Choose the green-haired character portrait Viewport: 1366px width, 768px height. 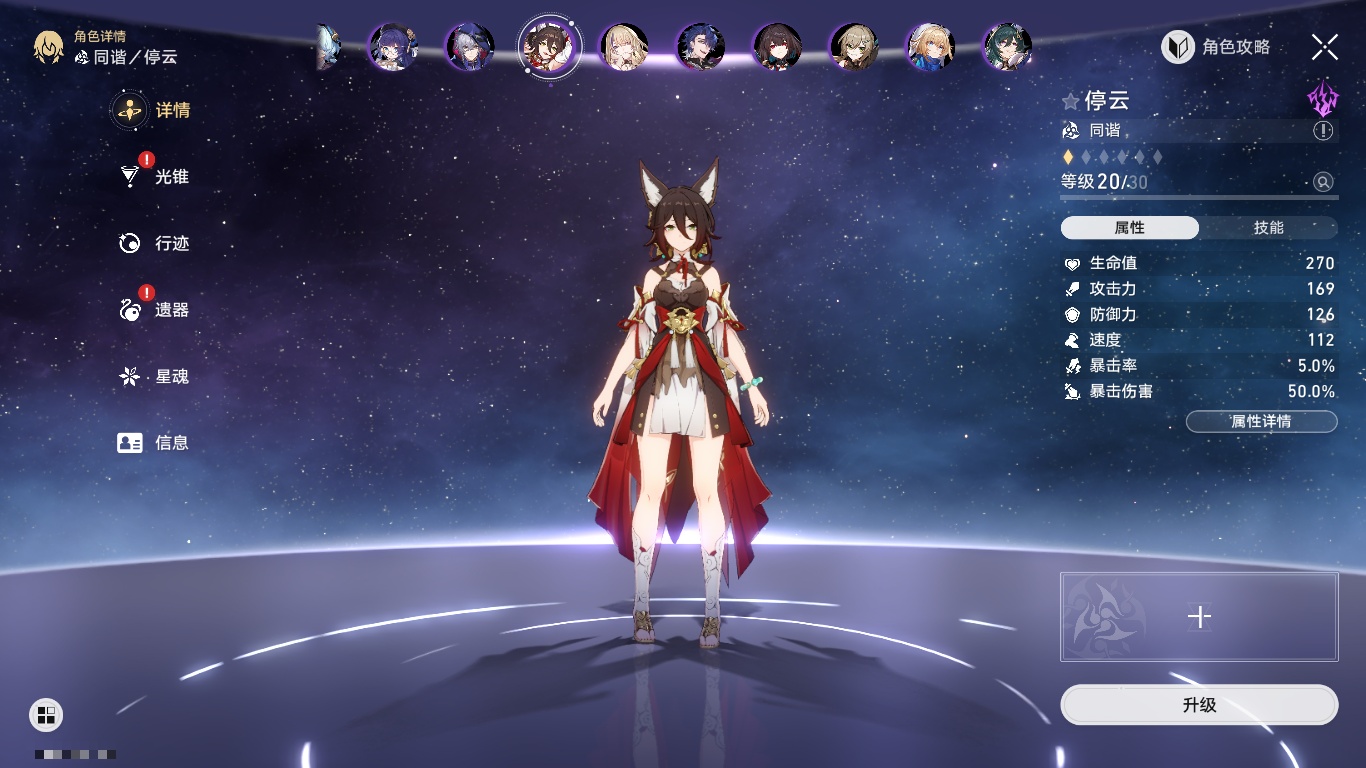pyautogui.click(x=1006, y=47)
